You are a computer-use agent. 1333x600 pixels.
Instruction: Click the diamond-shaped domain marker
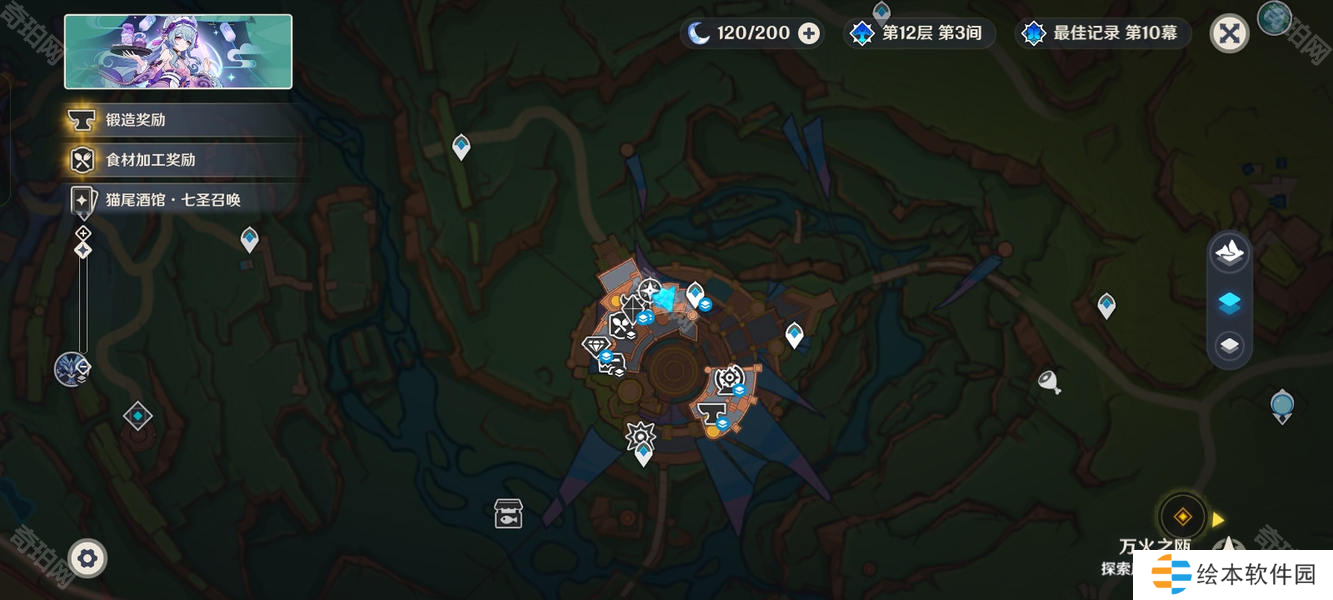[x=137, y=416]
